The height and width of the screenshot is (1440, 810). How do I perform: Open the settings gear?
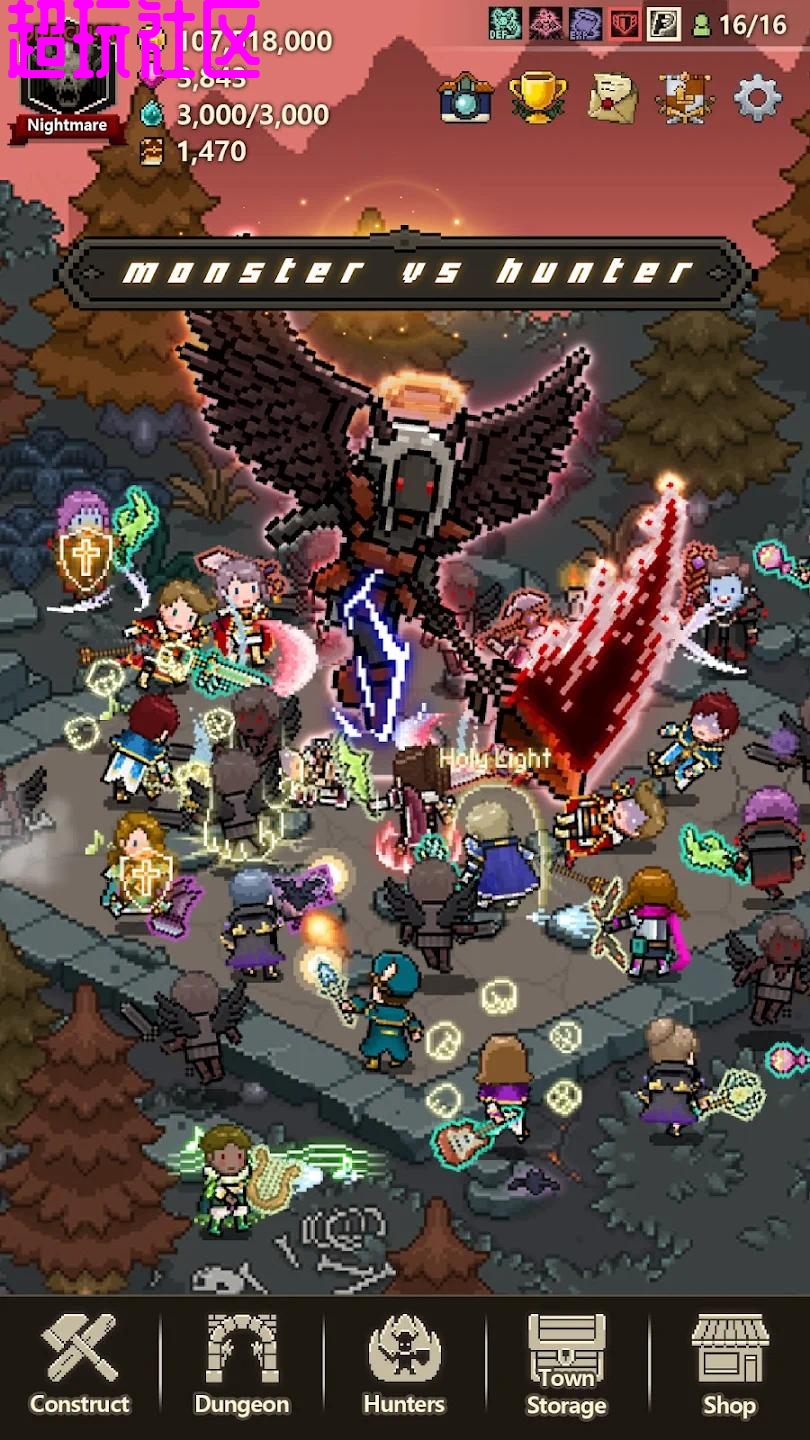pyautogui.click(x=757, y=98)
